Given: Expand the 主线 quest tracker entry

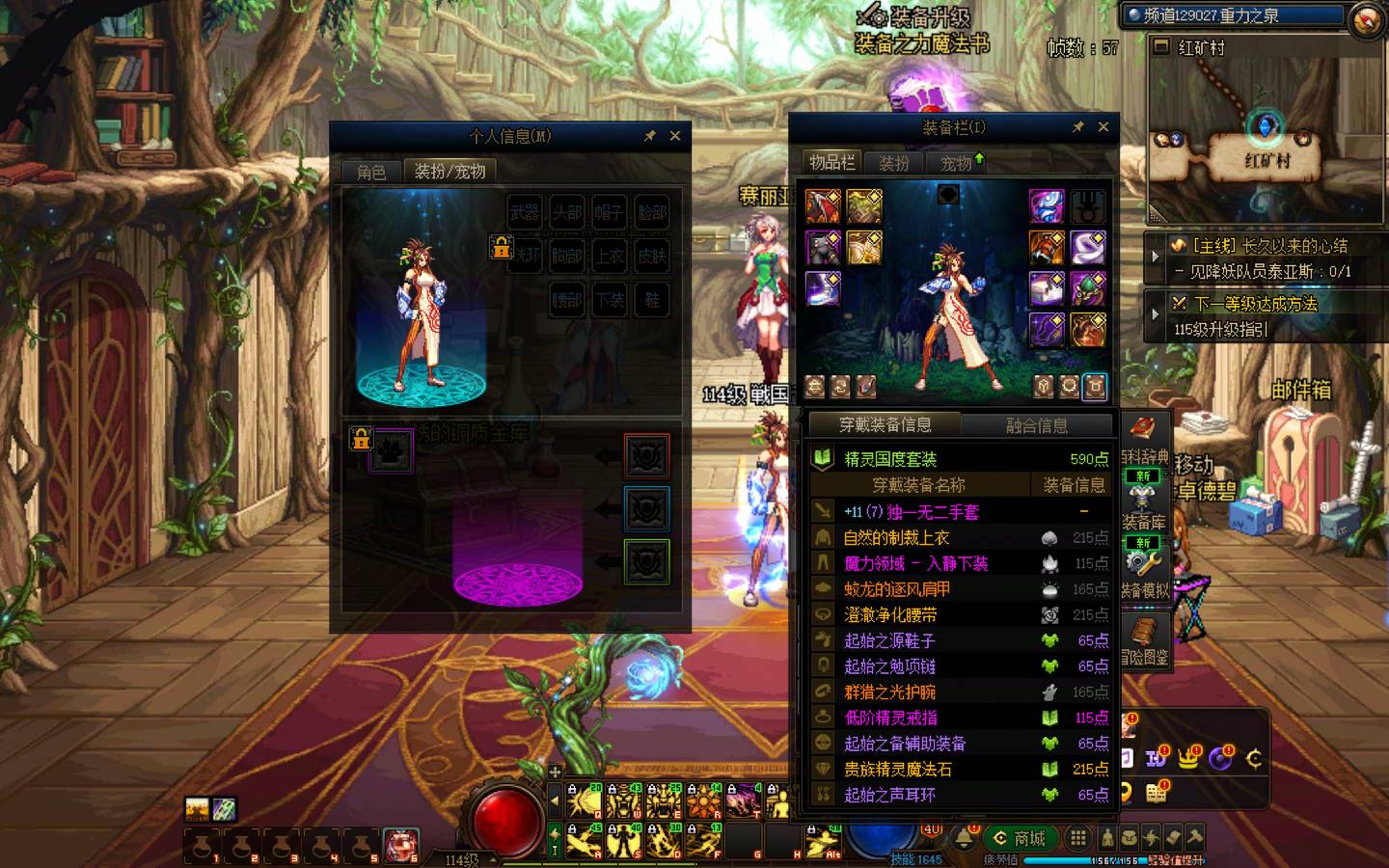Looking at the screenshot, I should click(1156, 257).
